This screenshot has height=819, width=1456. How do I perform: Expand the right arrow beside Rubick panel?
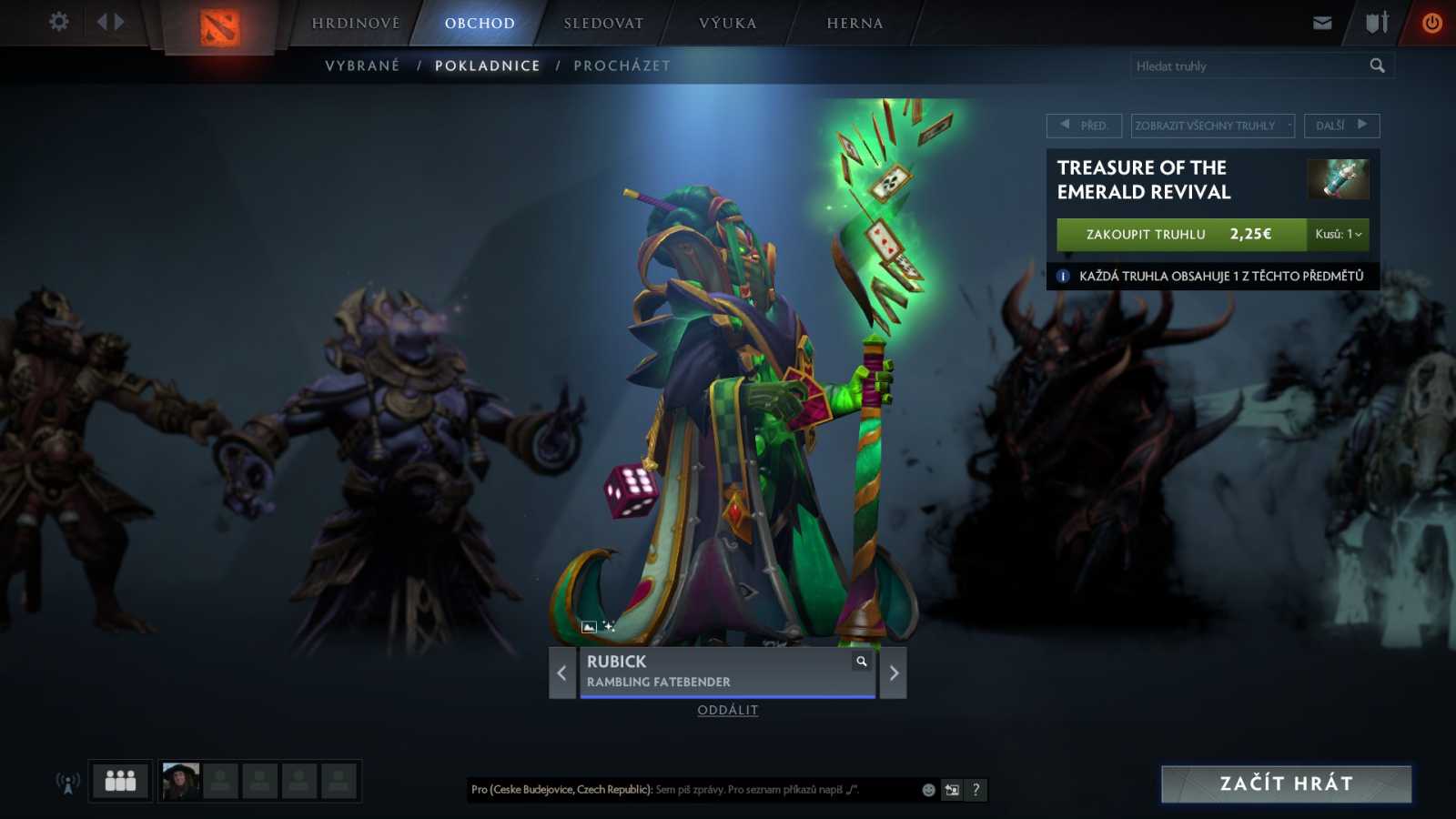coord(892,672)
